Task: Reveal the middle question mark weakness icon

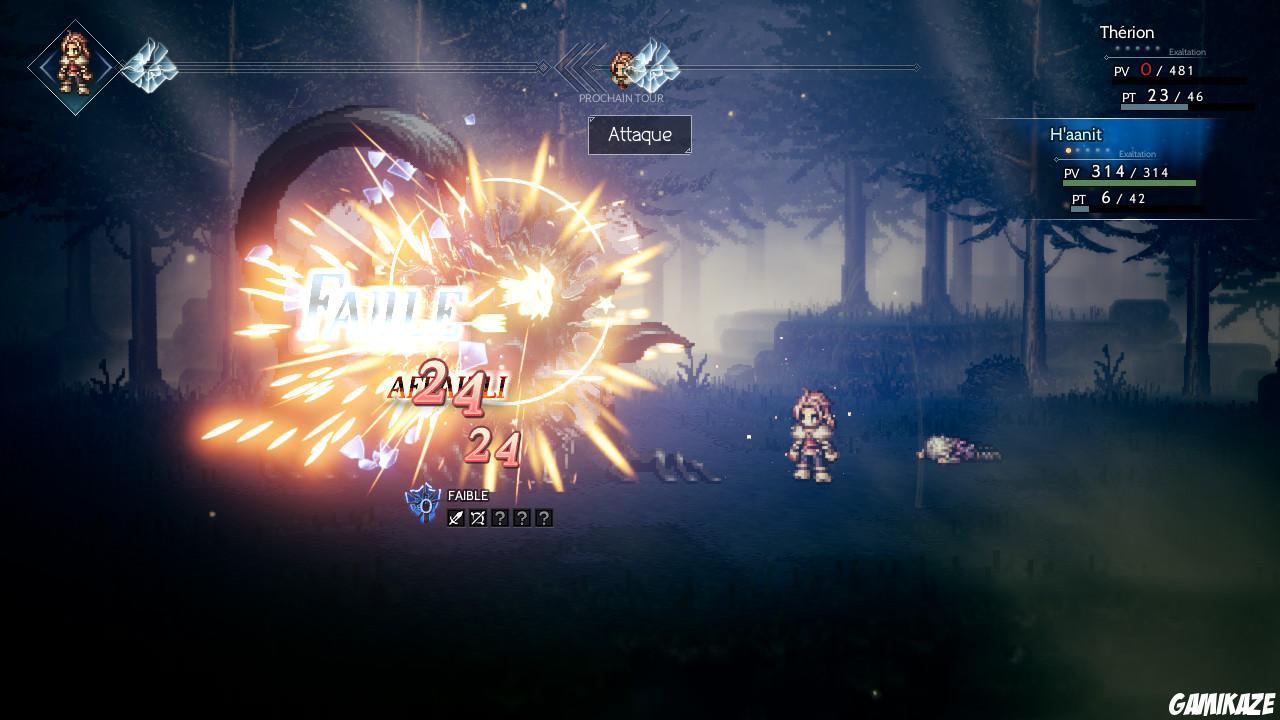Action: tap(522, 519)
